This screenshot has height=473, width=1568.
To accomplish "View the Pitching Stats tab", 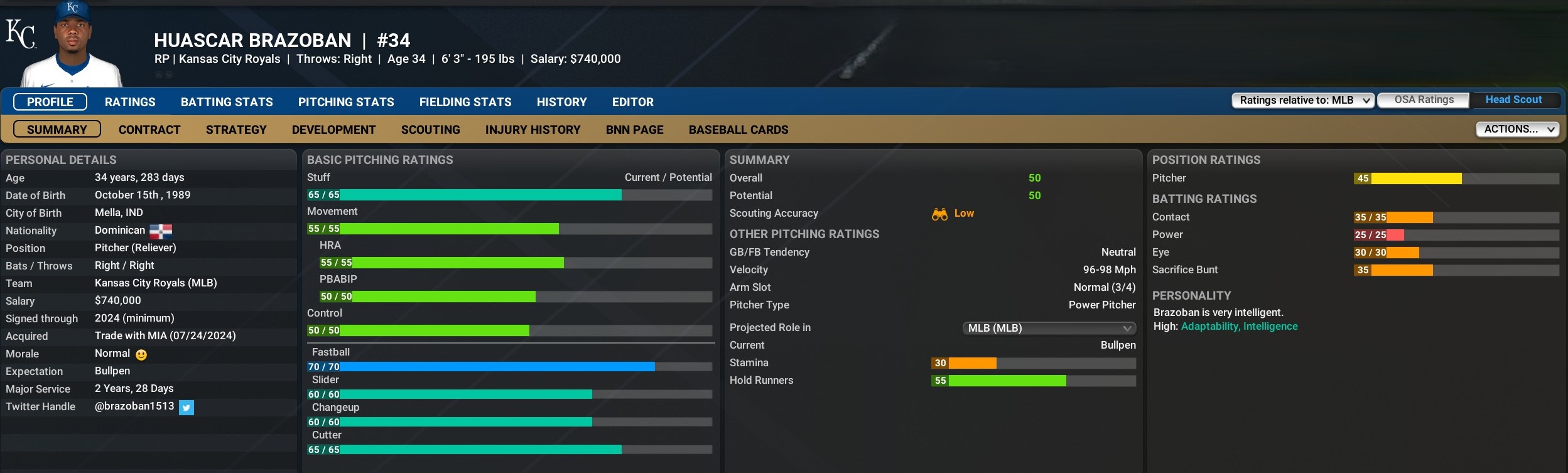I will coord(346,102).
